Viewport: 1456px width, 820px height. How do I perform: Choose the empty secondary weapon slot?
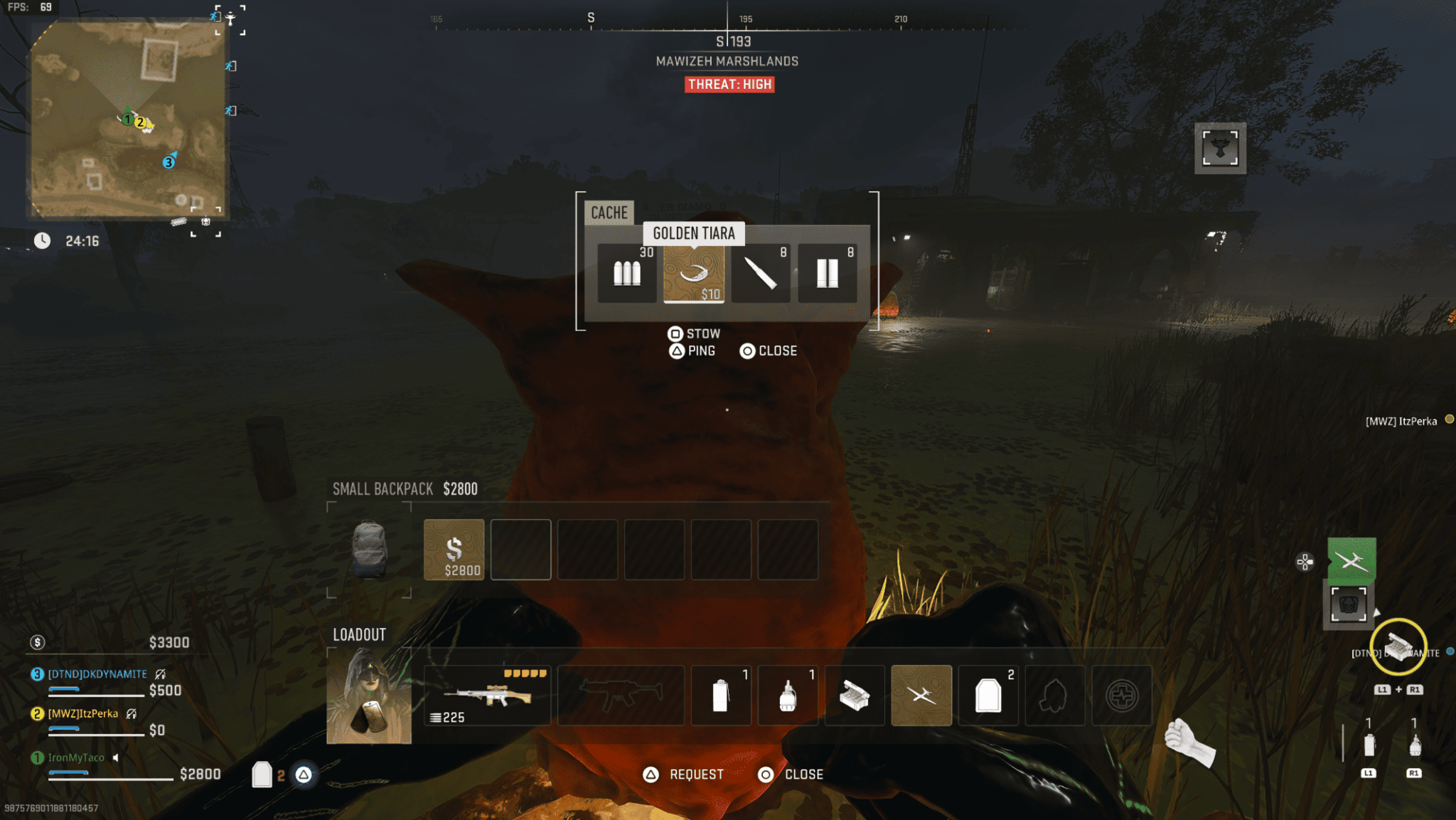click(621, 695)
